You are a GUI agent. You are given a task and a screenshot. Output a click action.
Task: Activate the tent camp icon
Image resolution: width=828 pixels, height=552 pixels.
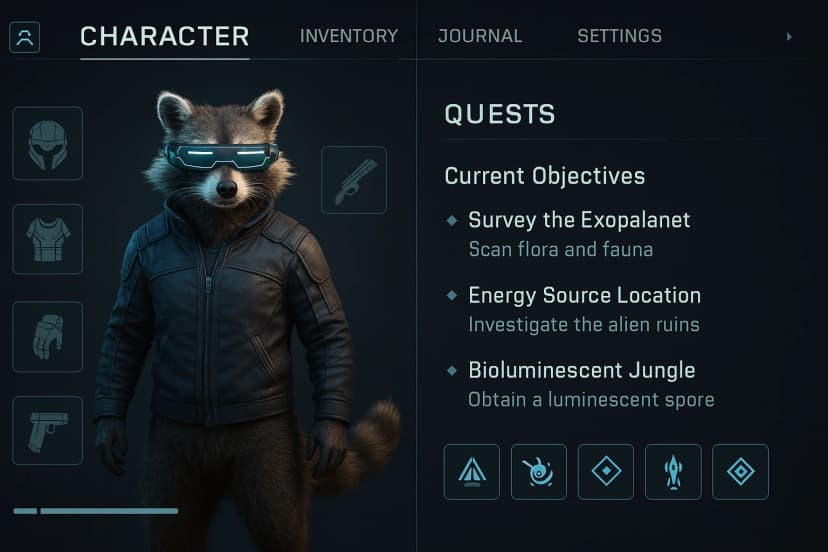[472, 472]
